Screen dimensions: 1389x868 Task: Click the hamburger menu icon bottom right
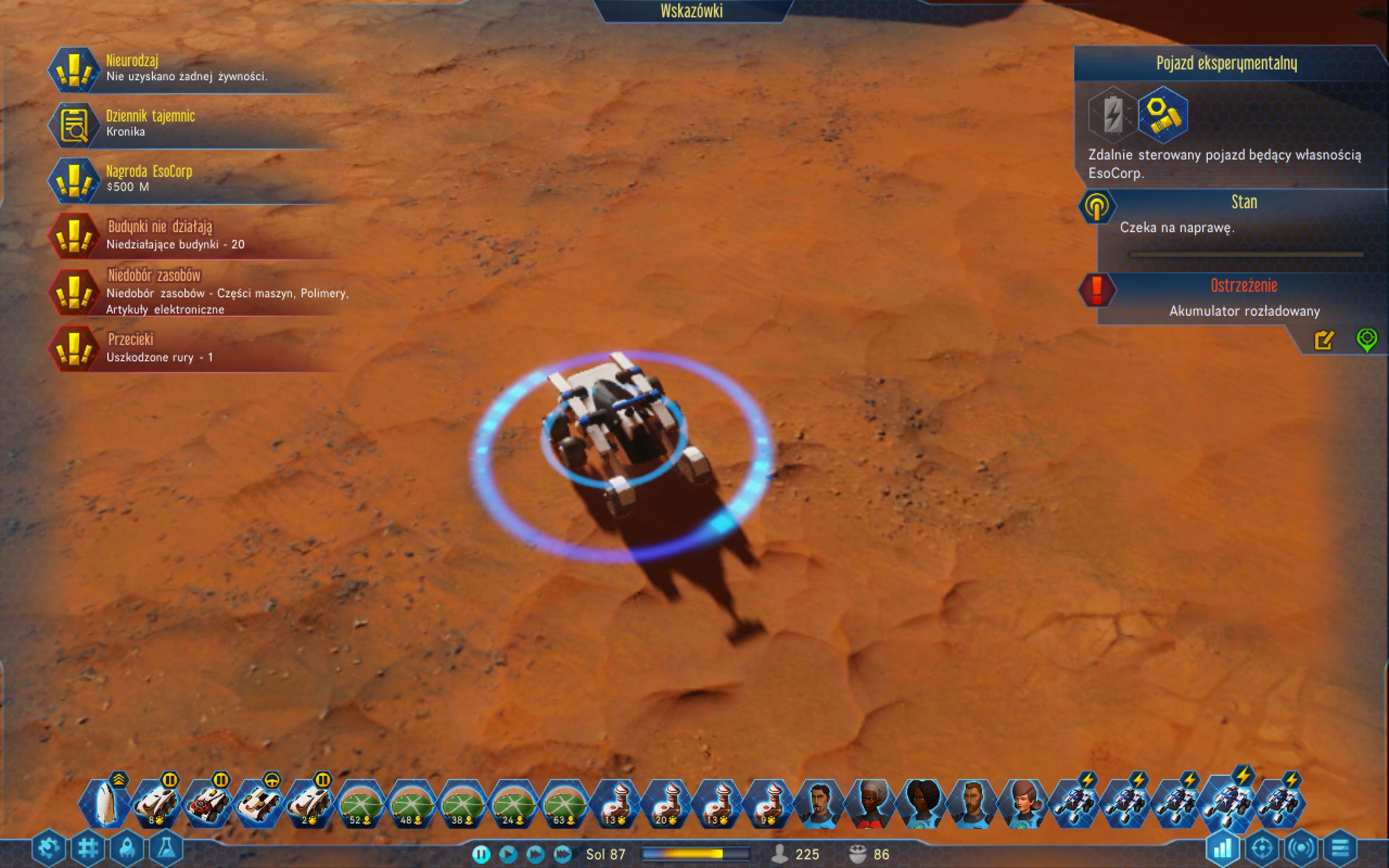pyautogui.click(x=1341, y=846)
